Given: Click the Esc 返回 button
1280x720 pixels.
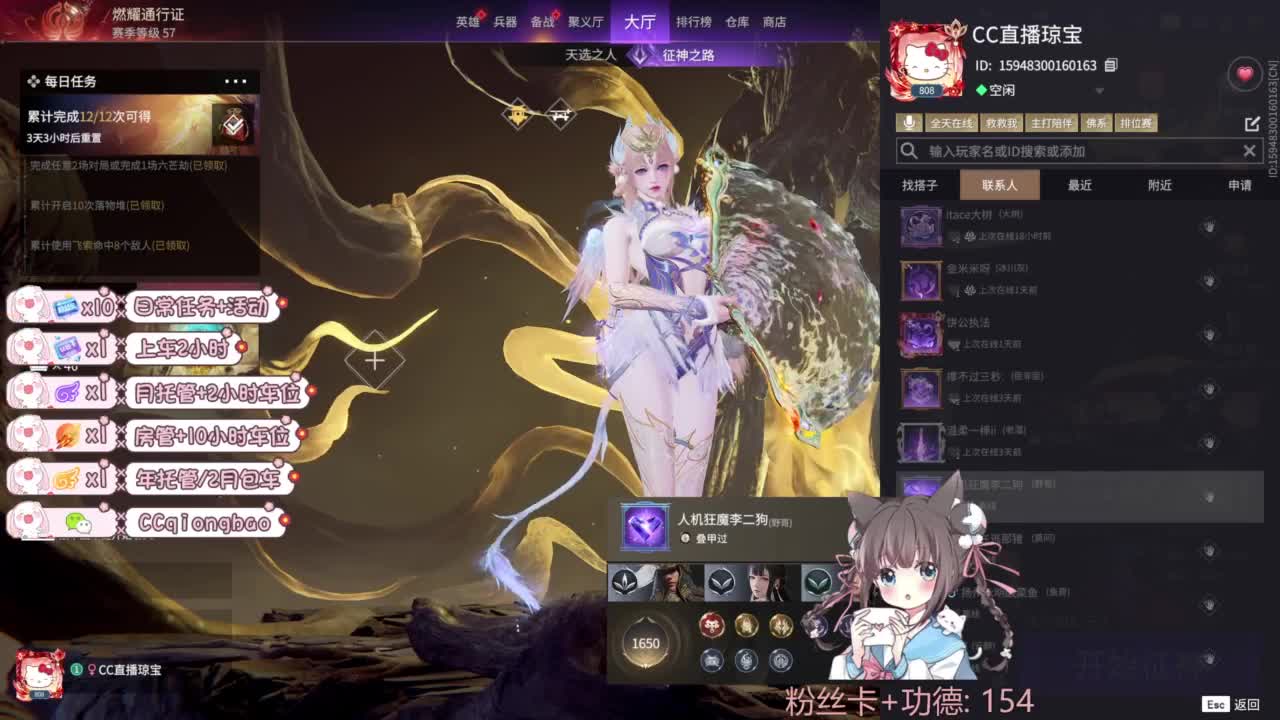Looking at the screenshot, I should tap(1229, 703).
